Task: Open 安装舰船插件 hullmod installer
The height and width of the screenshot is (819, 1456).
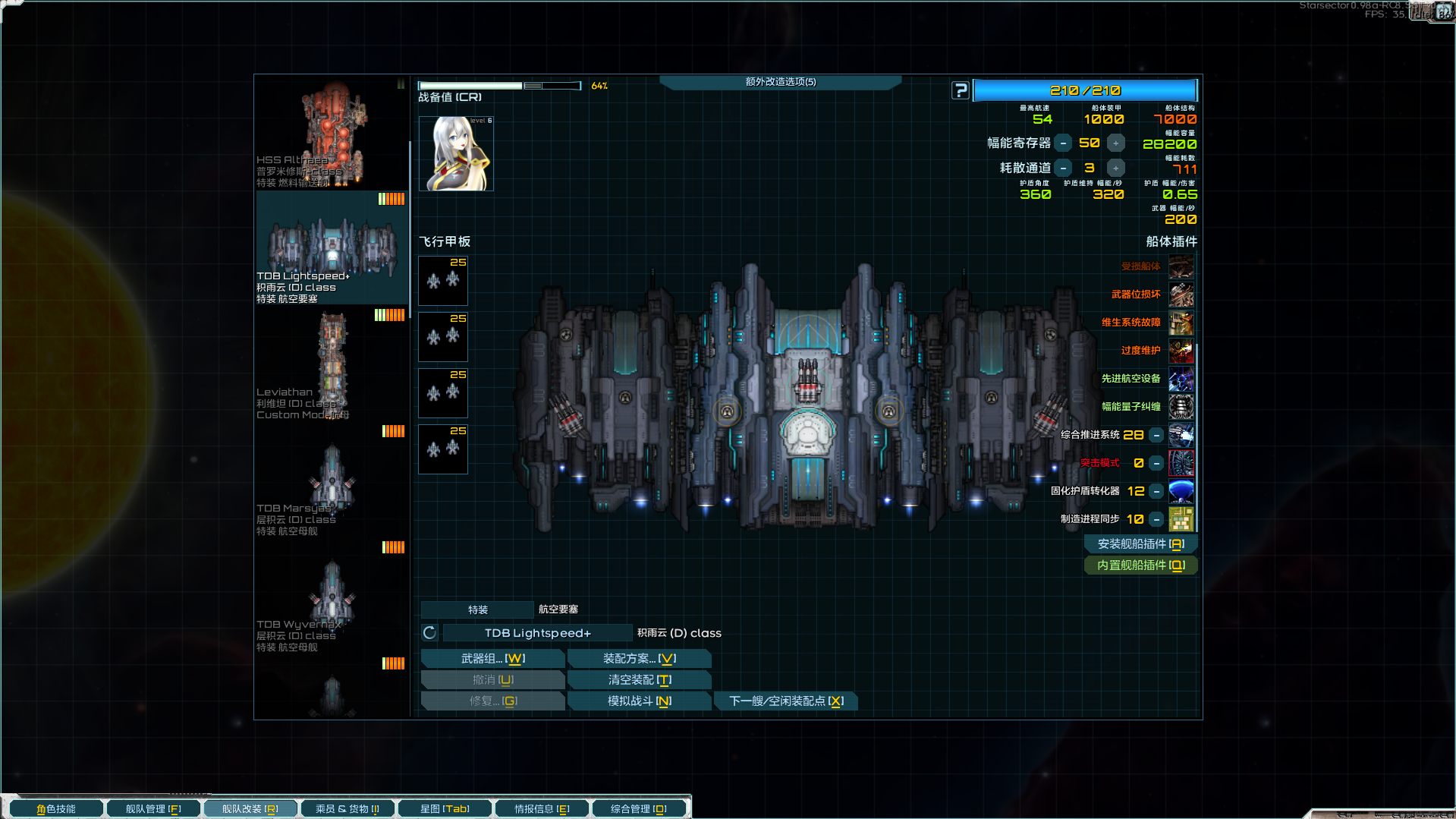Action: (x=1140, y=544)
